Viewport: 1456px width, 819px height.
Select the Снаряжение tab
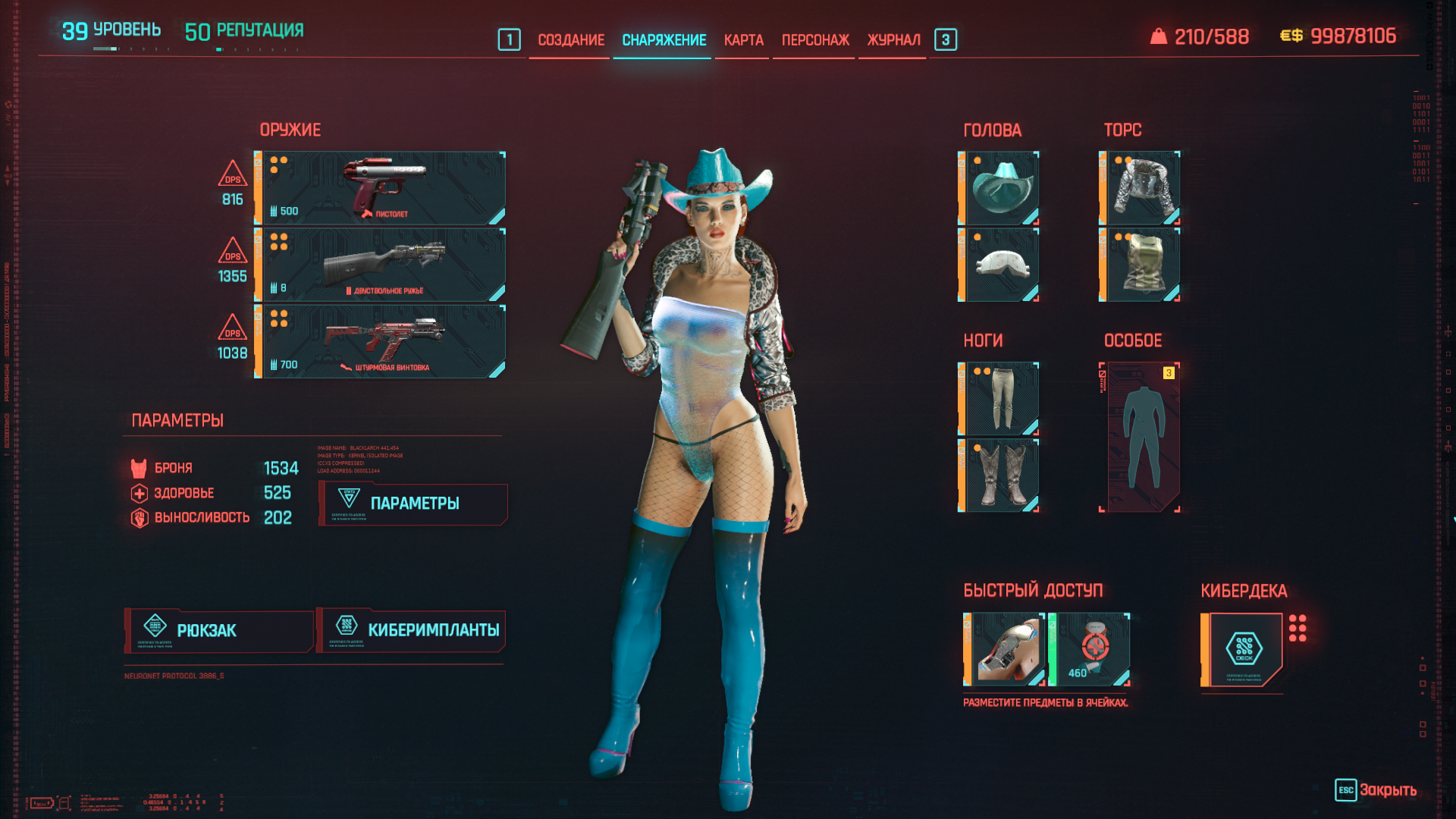tap(664, 40)
